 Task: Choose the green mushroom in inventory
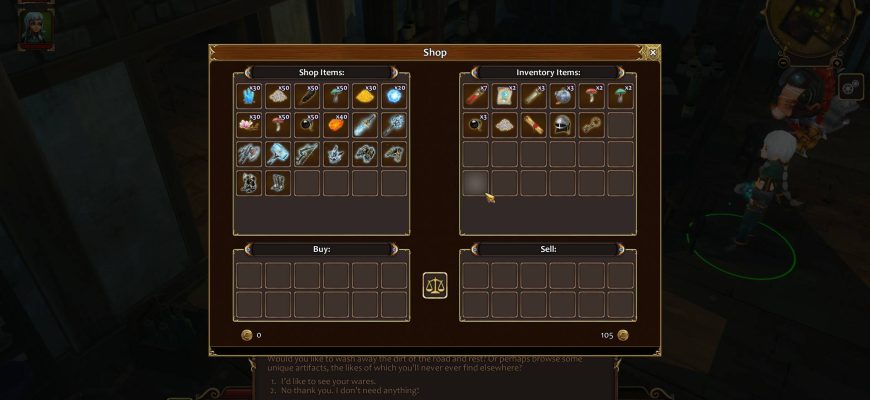pos(620,96)
